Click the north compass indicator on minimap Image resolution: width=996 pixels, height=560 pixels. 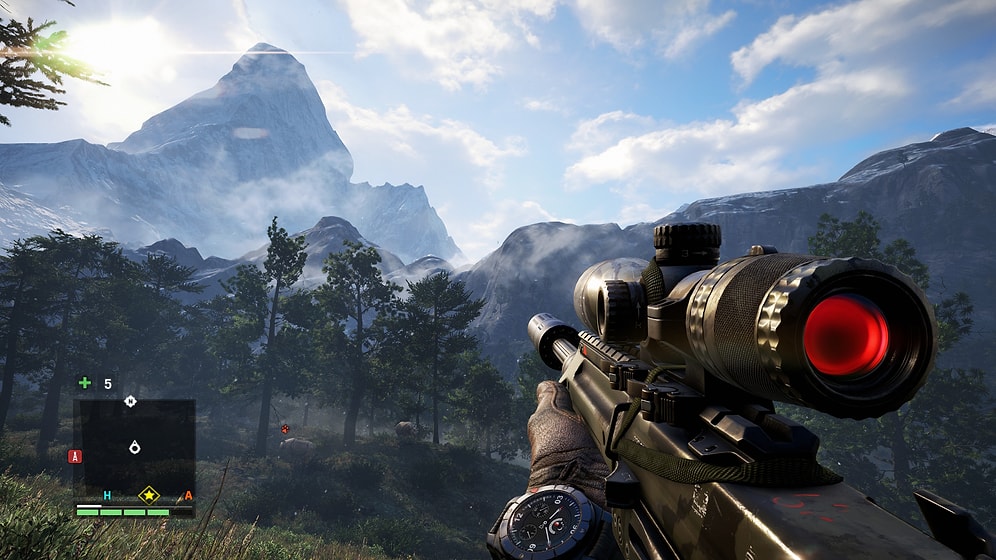[130, 401]
